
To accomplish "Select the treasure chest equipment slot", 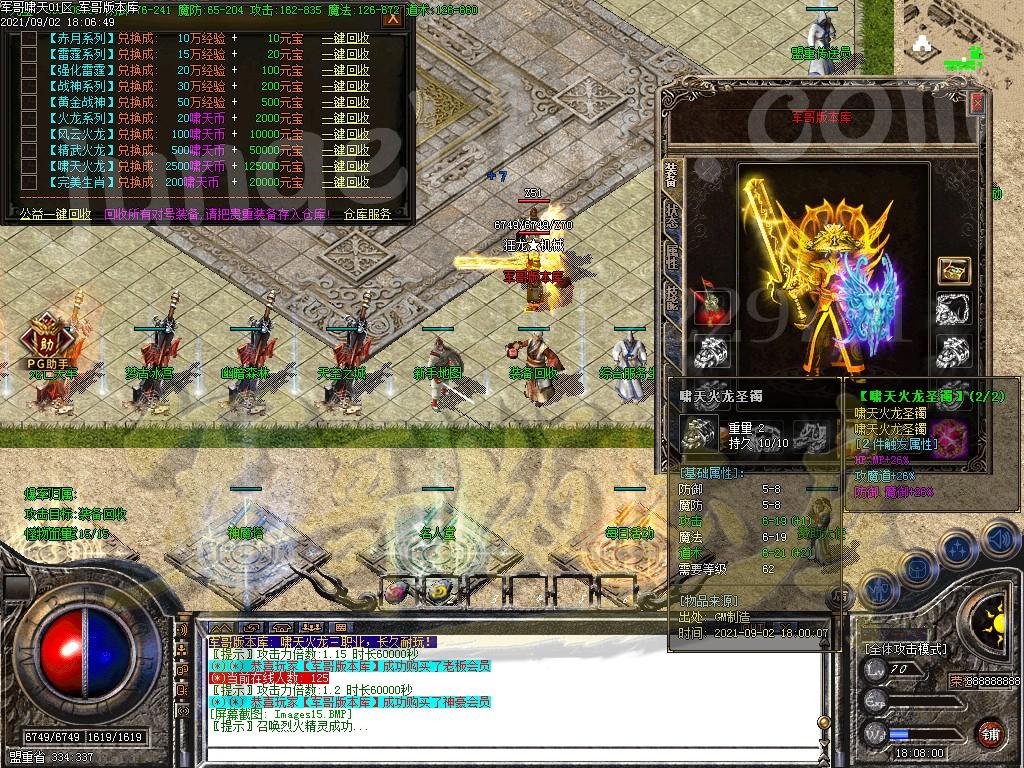I will pos(953,270).
